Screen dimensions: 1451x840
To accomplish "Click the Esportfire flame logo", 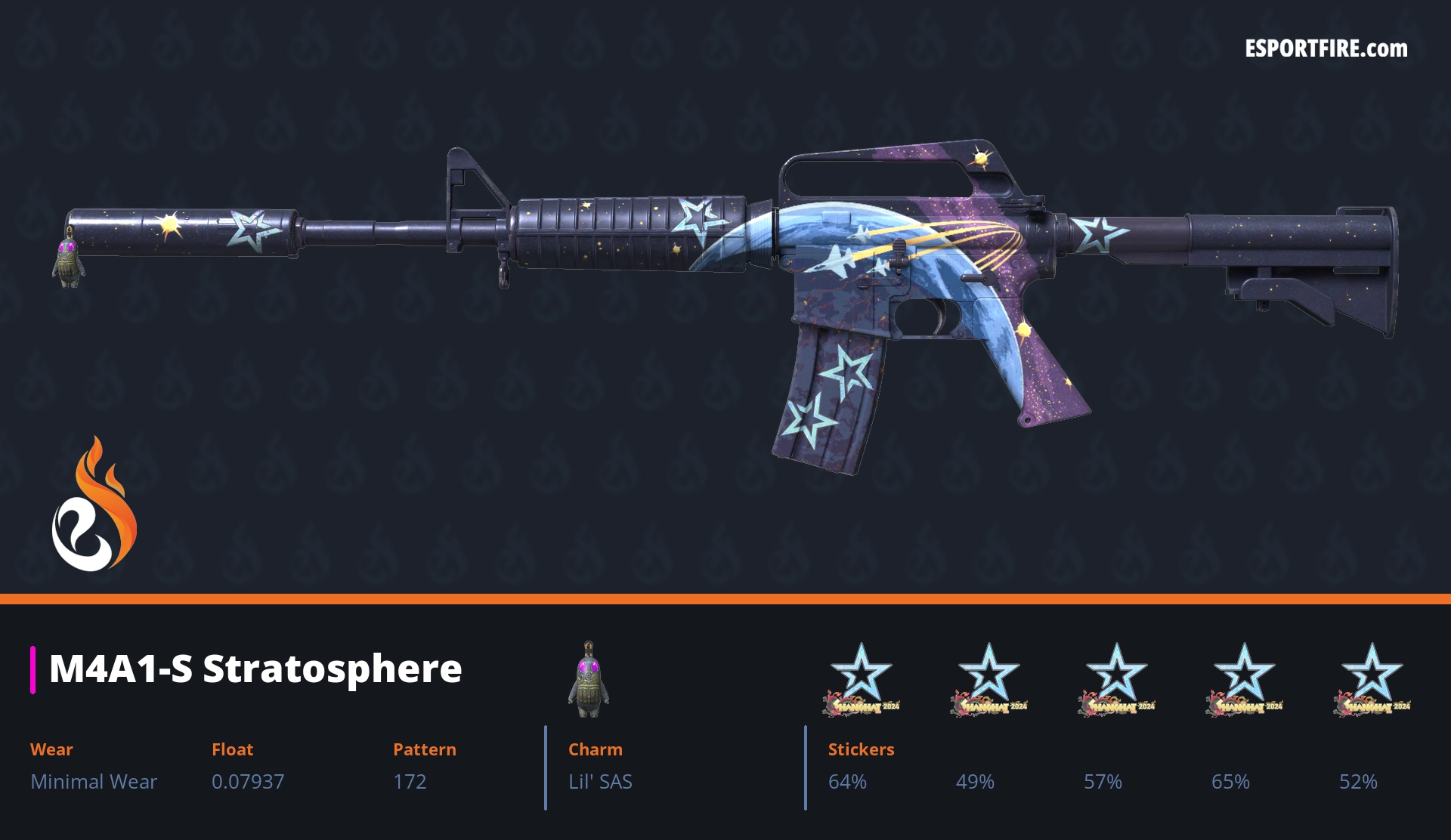I will (x=94, y=505).
